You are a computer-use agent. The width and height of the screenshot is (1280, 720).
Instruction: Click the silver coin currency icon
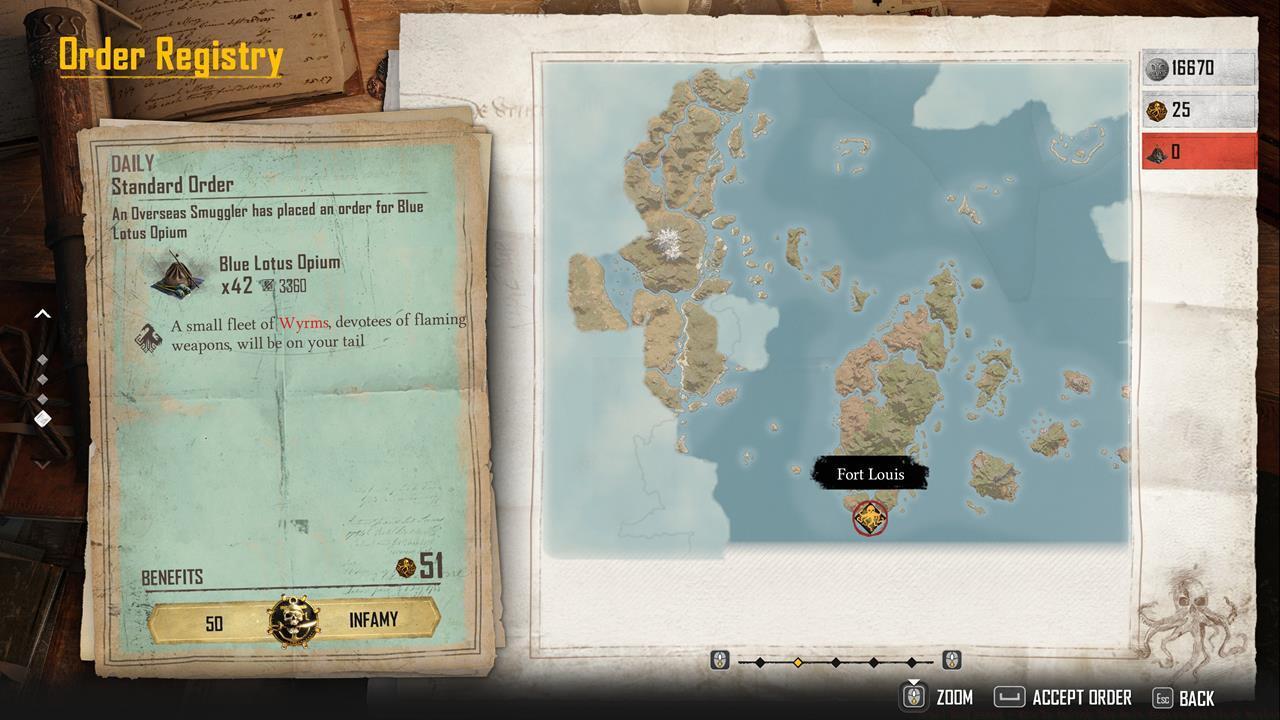click(1158, 68)
